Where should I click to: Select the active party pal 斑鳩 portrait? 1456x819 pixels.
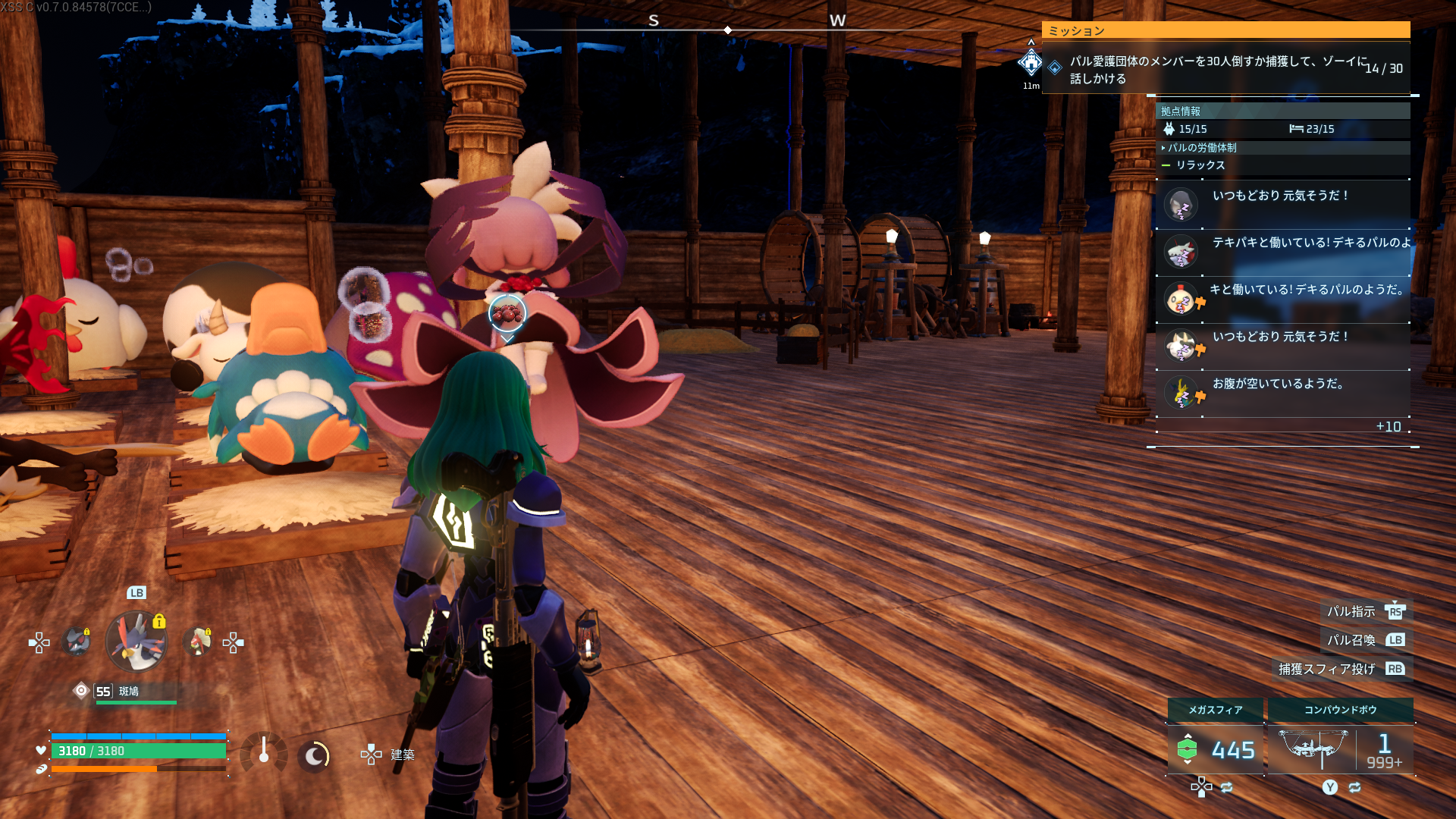[x=136, y=642]
